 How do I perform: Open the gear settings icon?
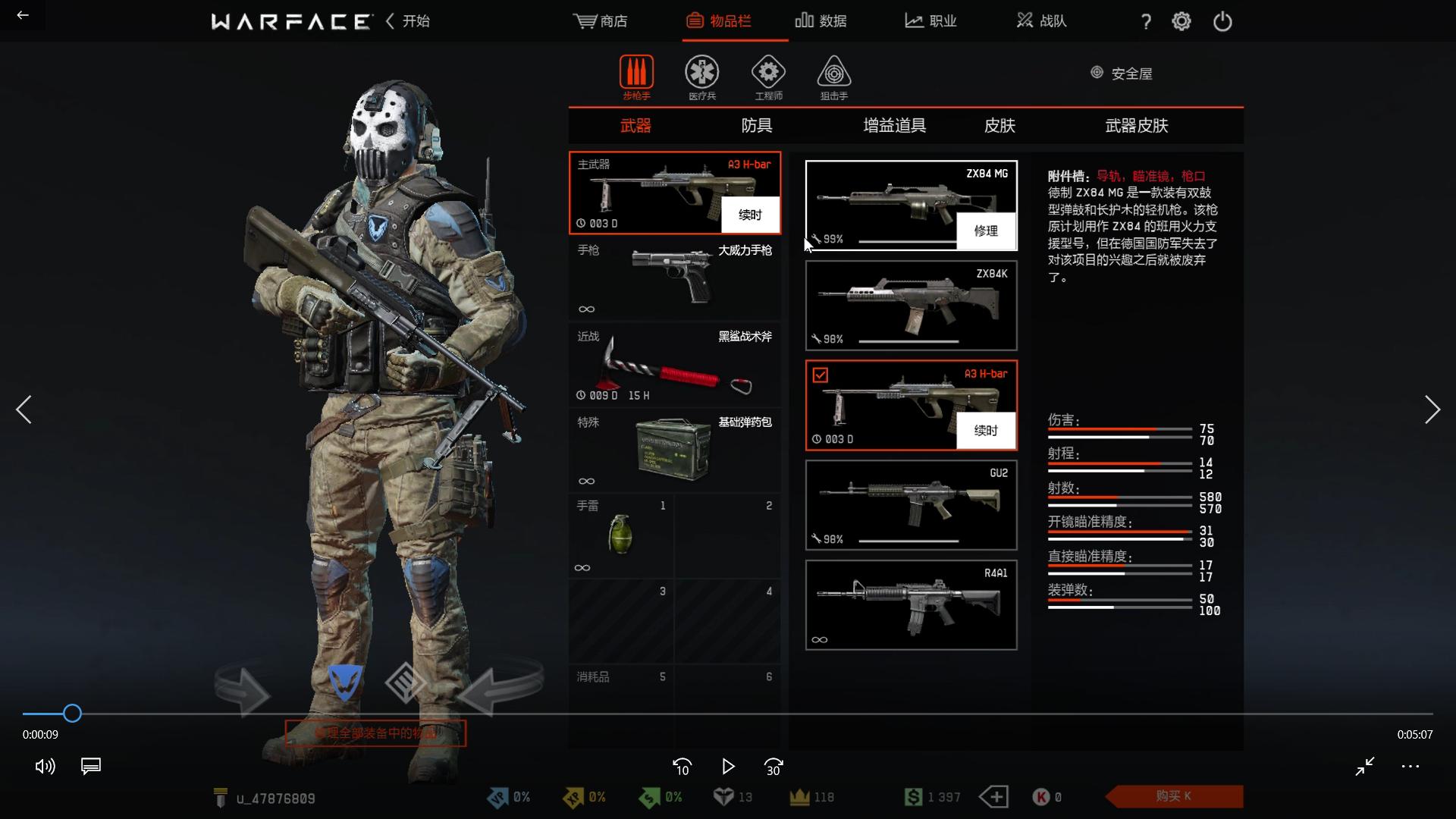[1181, 21]
